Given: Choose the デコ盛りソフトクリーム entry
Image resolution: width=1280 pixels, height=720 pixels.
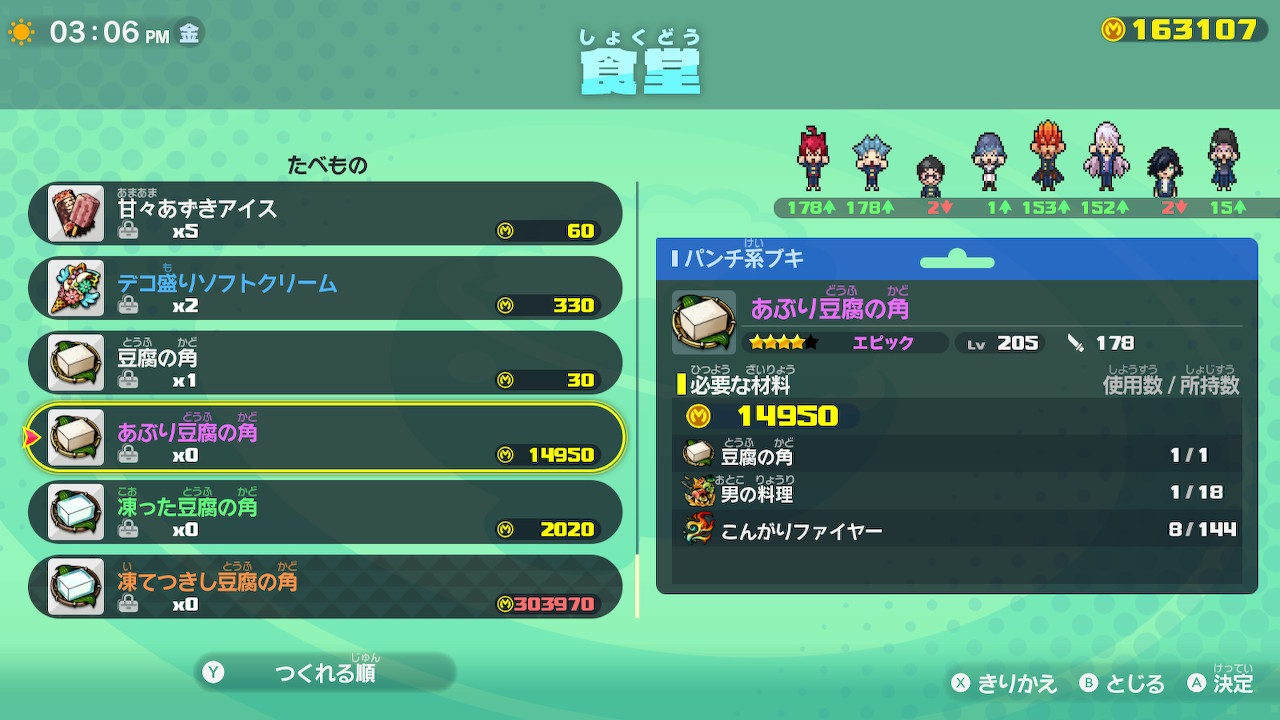Looking at the screenshot, I should click(x=325, y=288).
